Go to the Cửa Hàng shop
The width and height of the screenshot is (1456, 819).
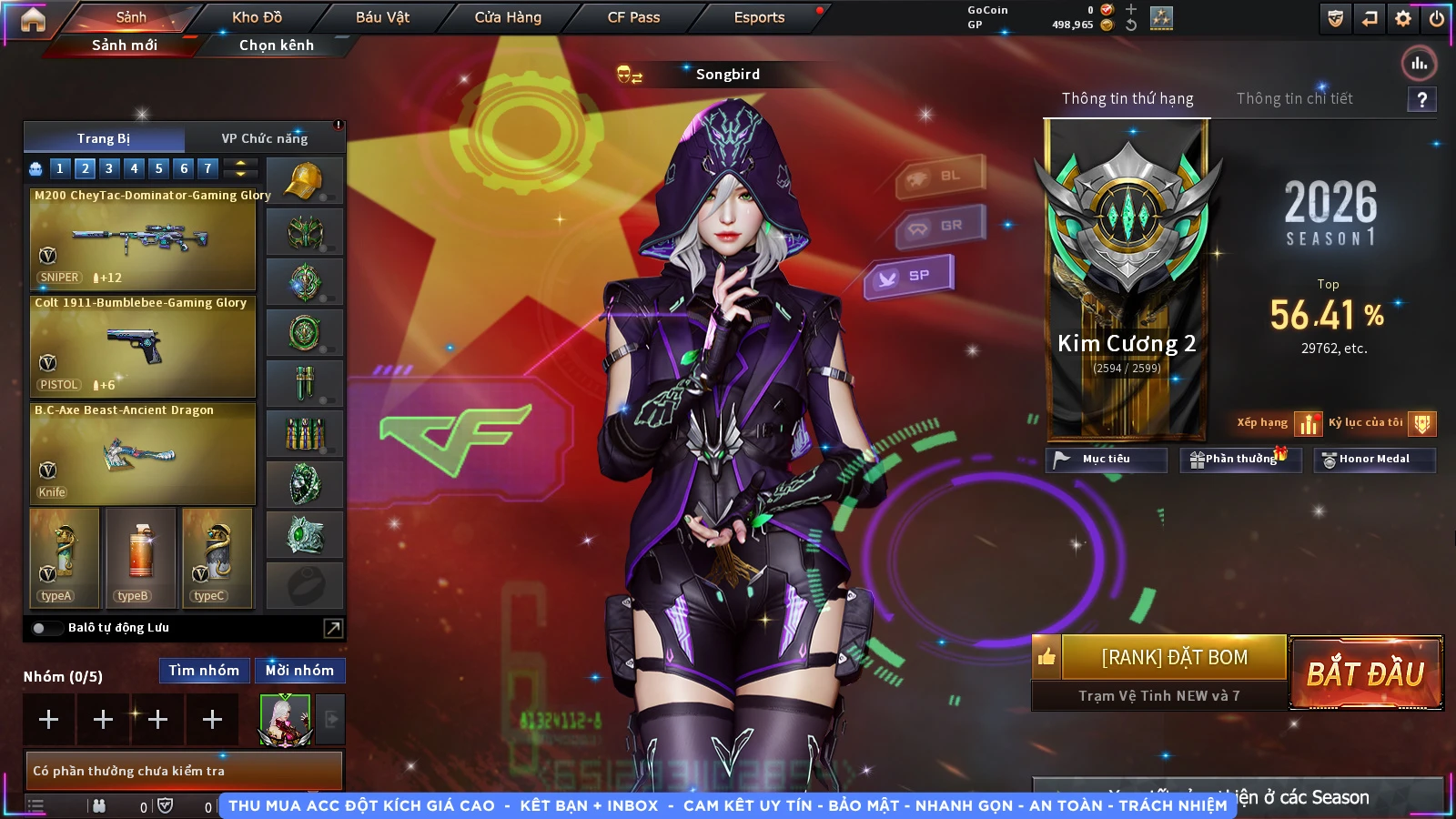(x=508, y=17)
